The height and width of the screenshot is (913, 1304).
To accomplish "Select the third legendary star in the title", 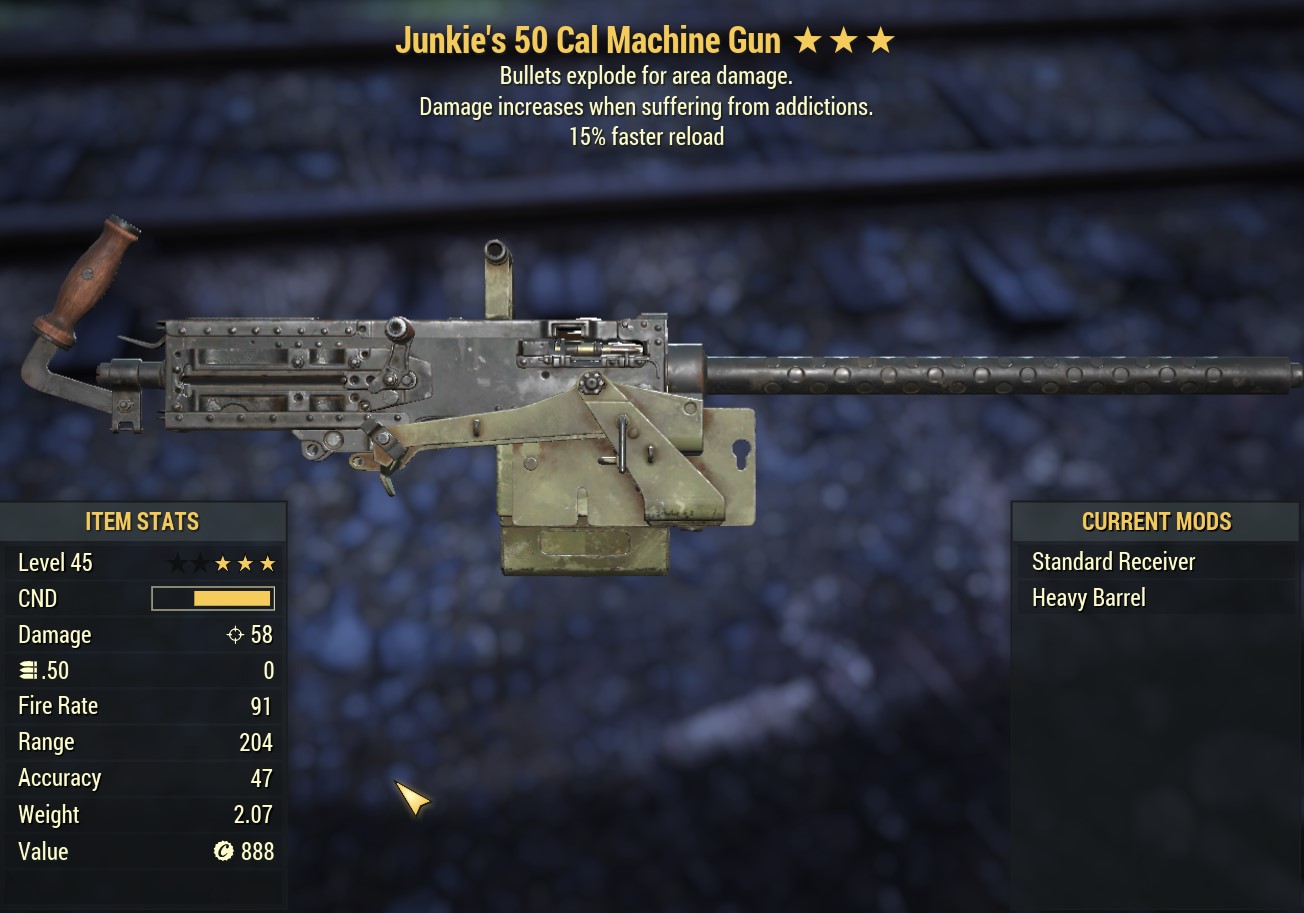I will tap(880, 40).
